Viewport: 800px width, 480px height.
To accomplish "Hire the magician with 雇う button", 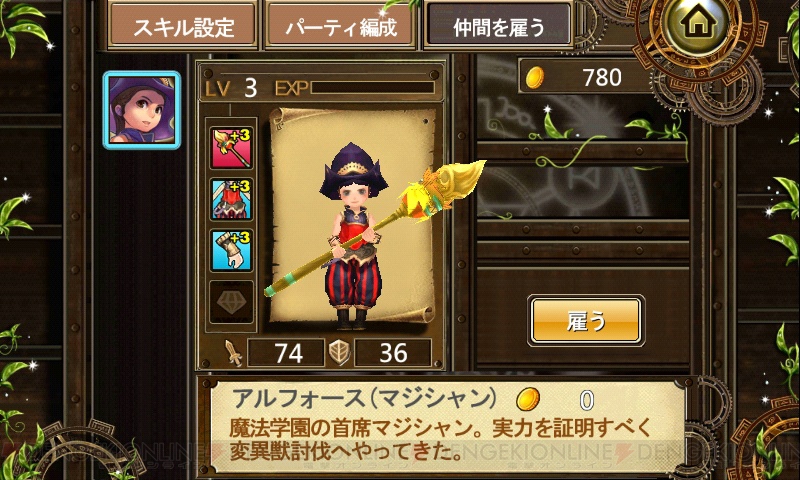I will click(x=585, y=321).
